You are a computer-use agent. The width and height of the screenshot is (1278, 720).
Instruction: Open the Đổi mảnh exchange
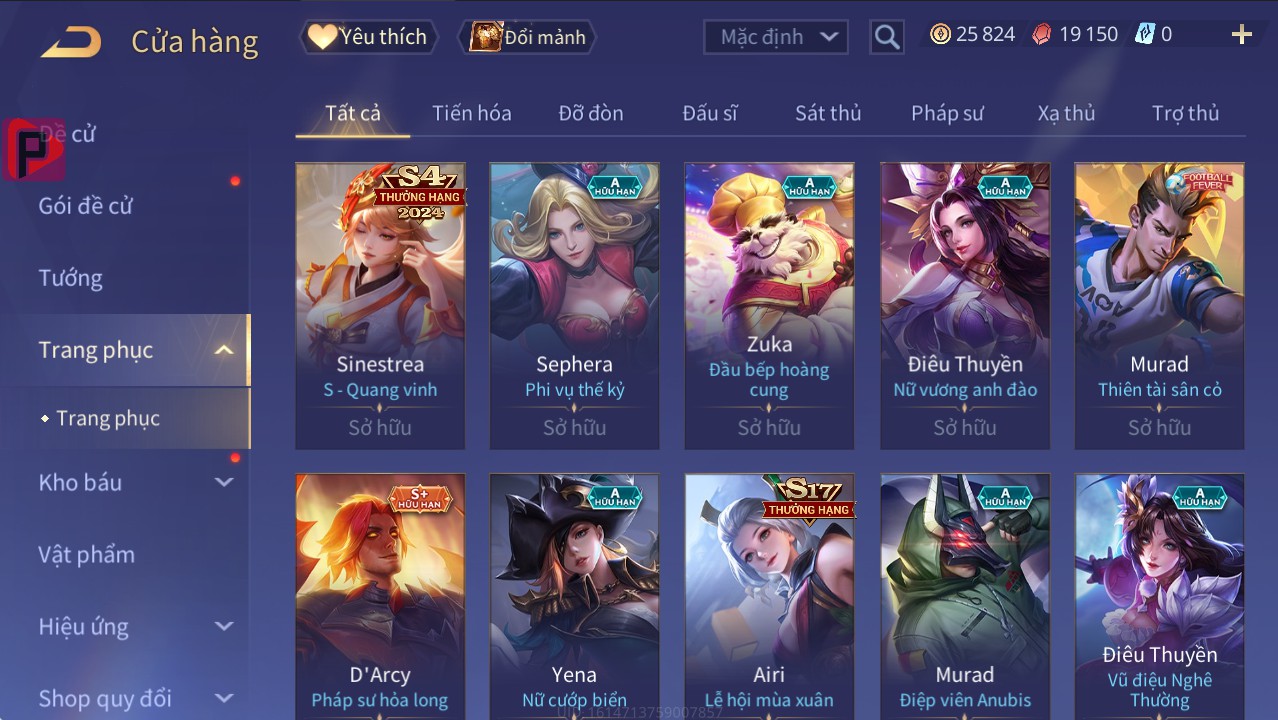(x=527, y=37)
